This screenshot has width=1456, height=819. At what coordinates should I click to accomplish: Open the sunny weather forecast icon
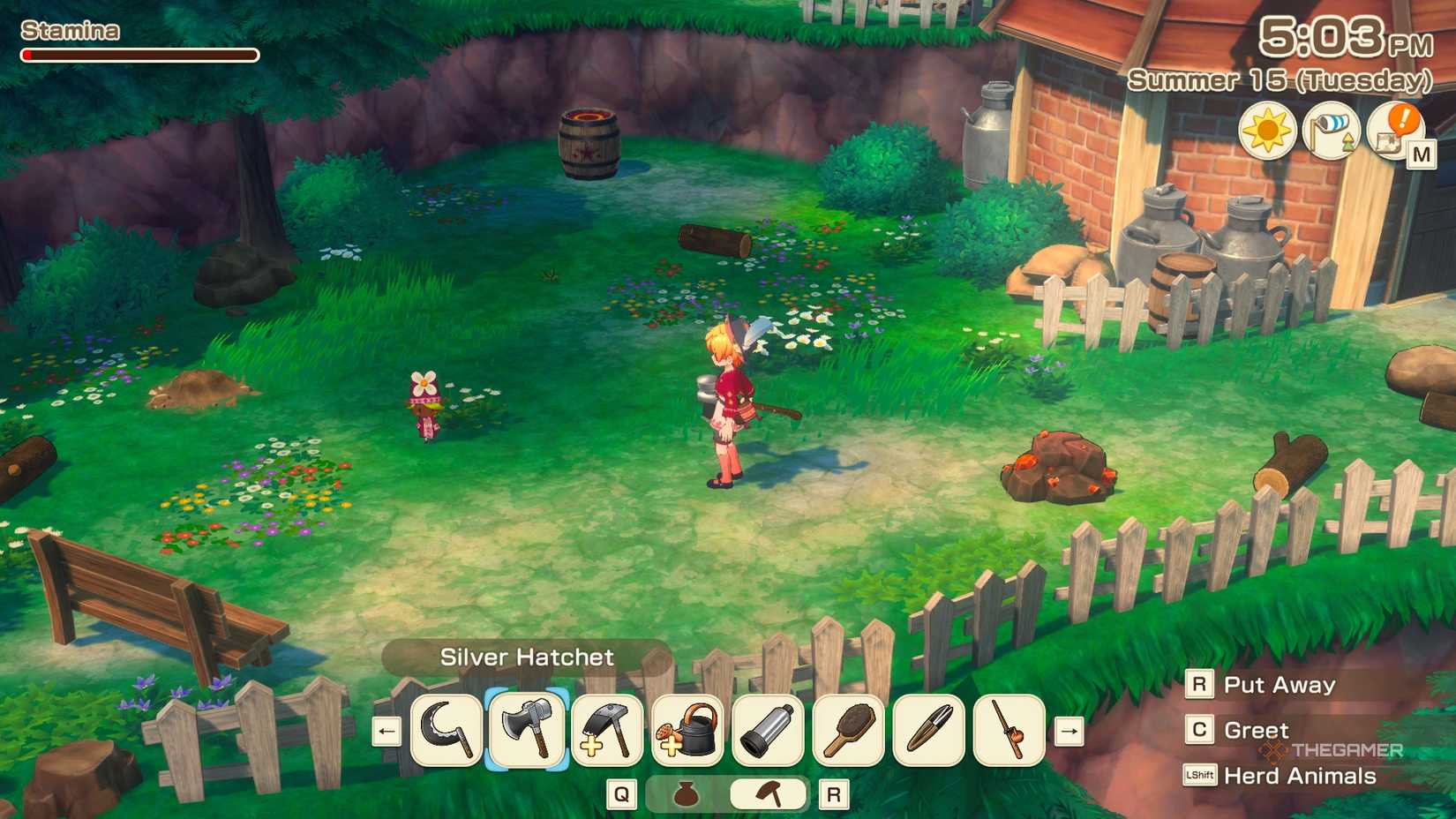(x=1268, y=130)
